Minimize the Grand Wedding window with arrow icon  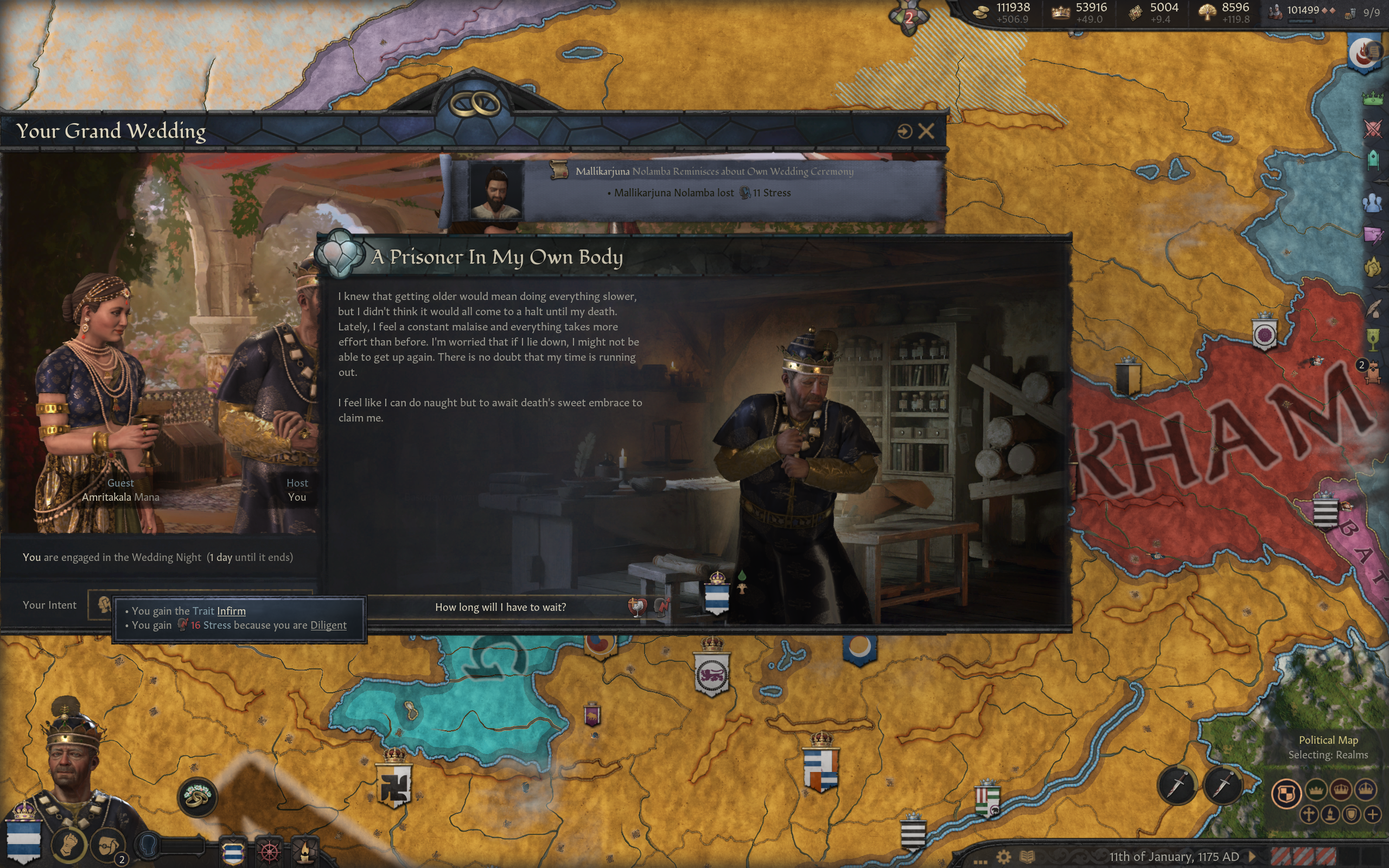coord(904,131)
